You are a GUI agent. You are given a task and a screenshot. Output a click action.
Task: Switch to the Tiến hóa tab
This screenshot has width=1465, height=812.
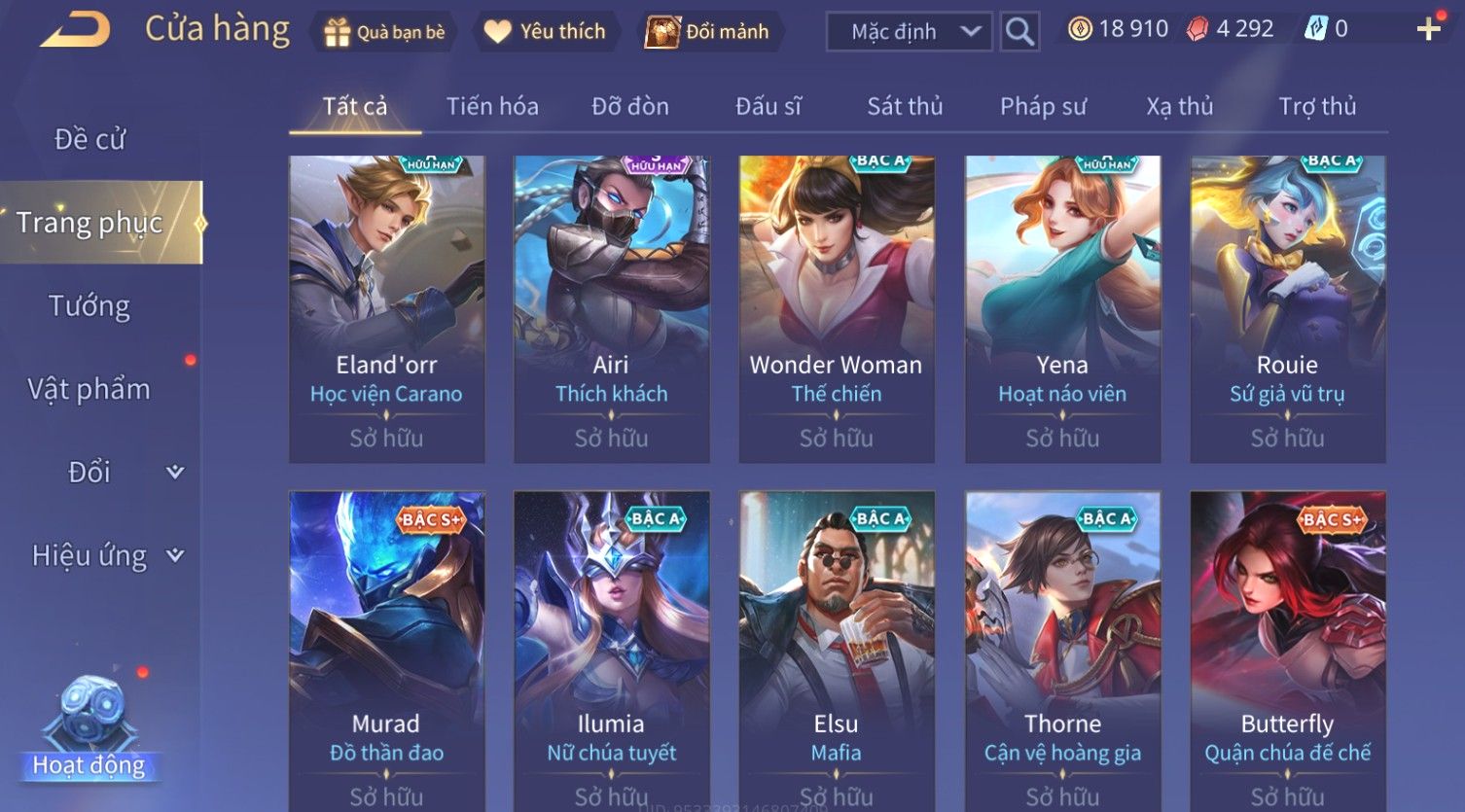click(492, 106)
